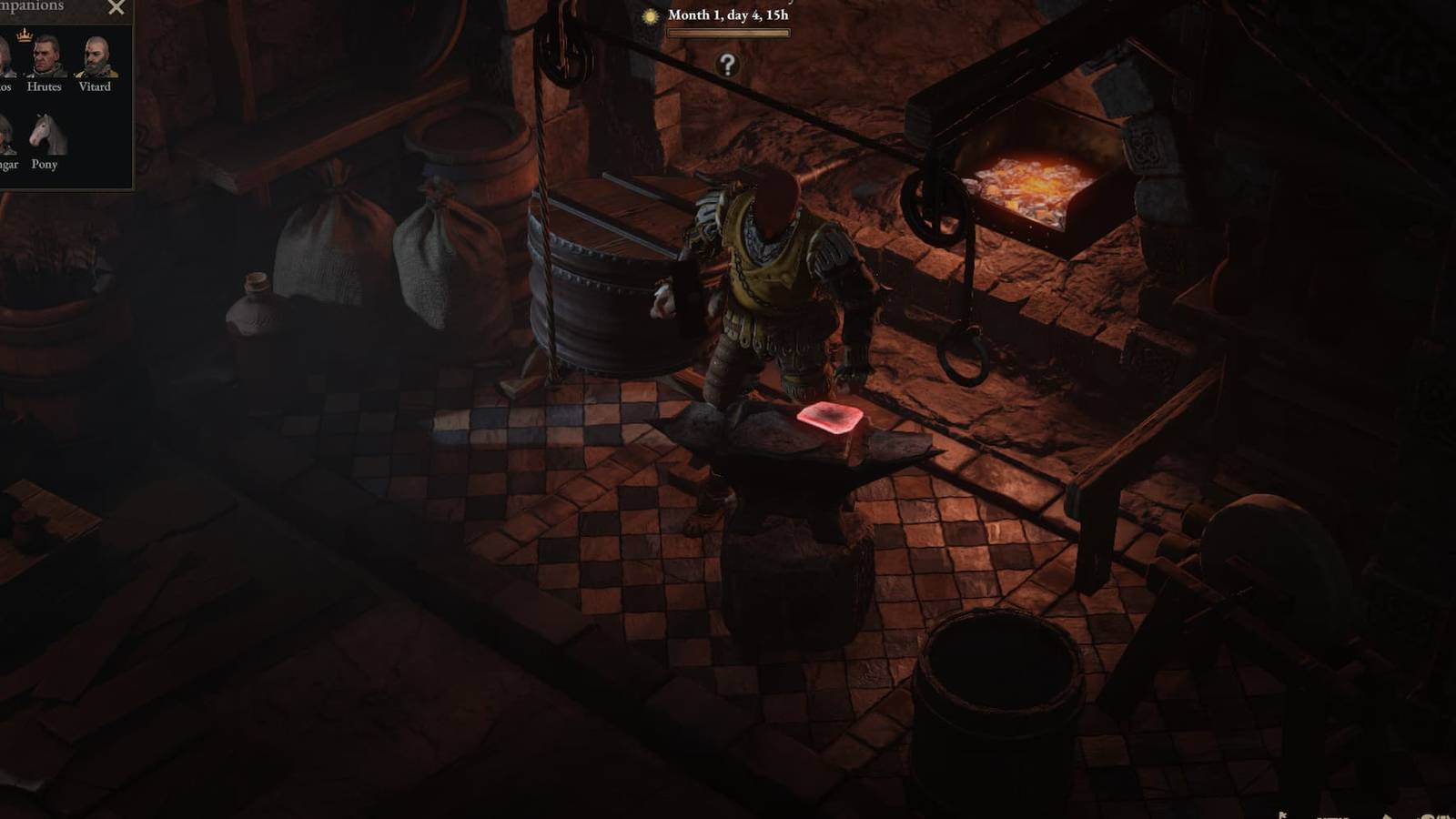Viewport: 1456px width, 819px height.
Task: Click the sun icon beside the time display
Action: (652, 16)
